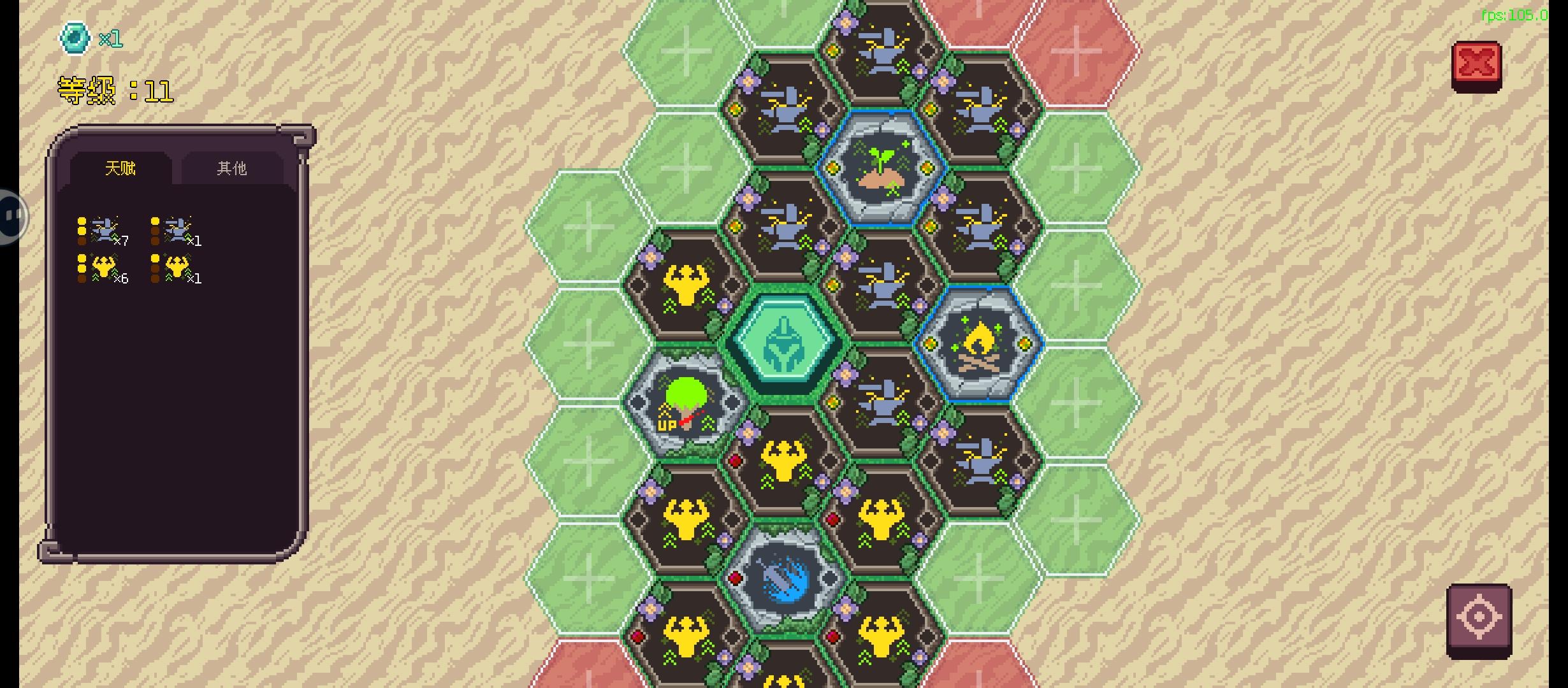
Task: Click the green mushroom UP upgrade hex
Action: pyautogui.click(x=685, y=400)
